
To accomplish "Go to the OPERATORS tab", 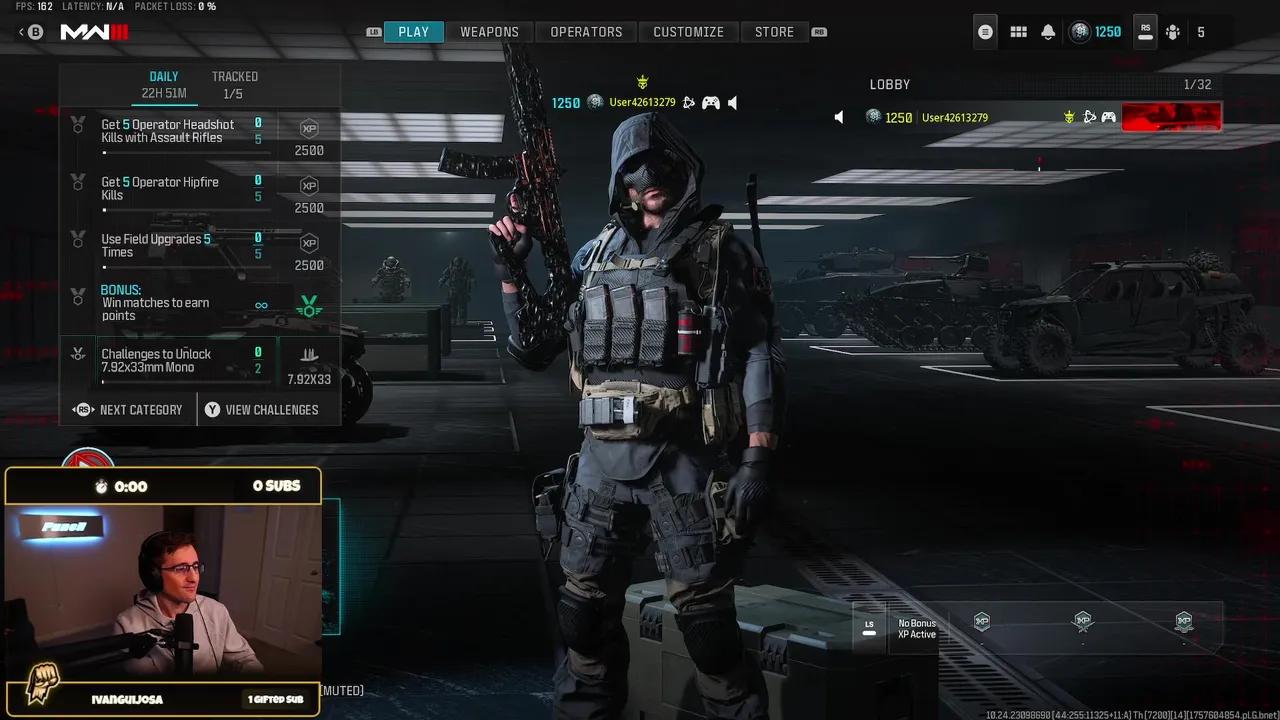I will (x=586, y=32).
